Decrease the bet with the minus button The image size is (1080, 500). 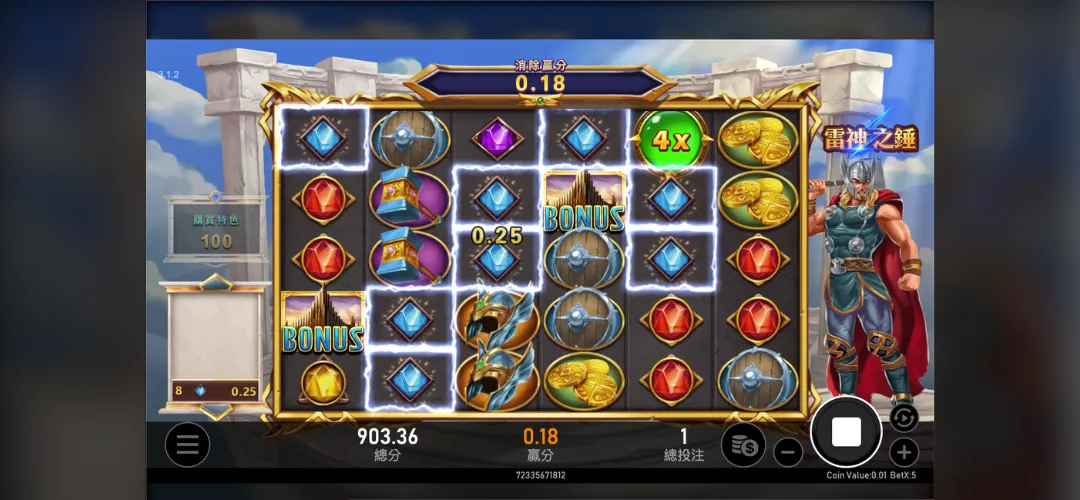point(788,452)
